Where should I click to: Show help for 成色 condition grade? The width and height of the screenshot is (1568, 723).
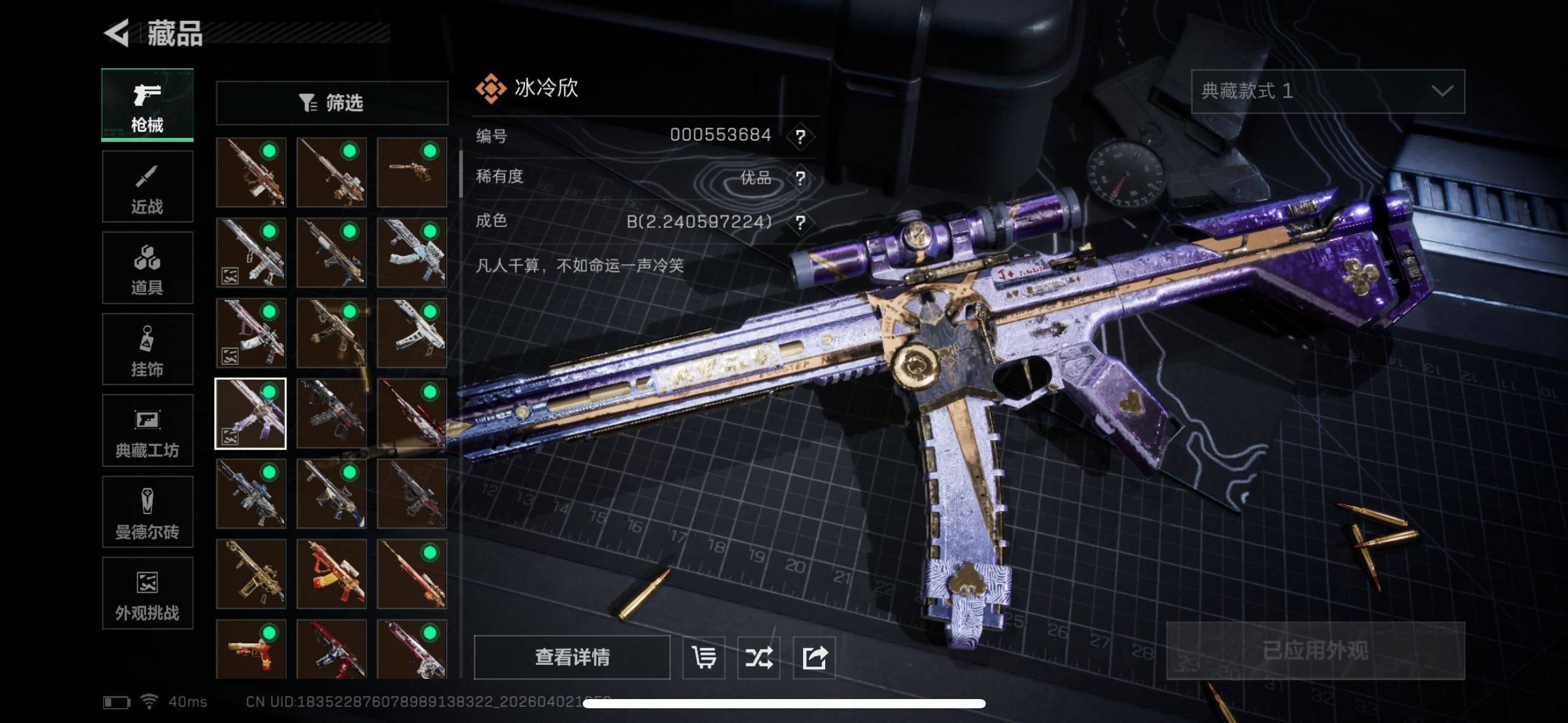(800, 222)
